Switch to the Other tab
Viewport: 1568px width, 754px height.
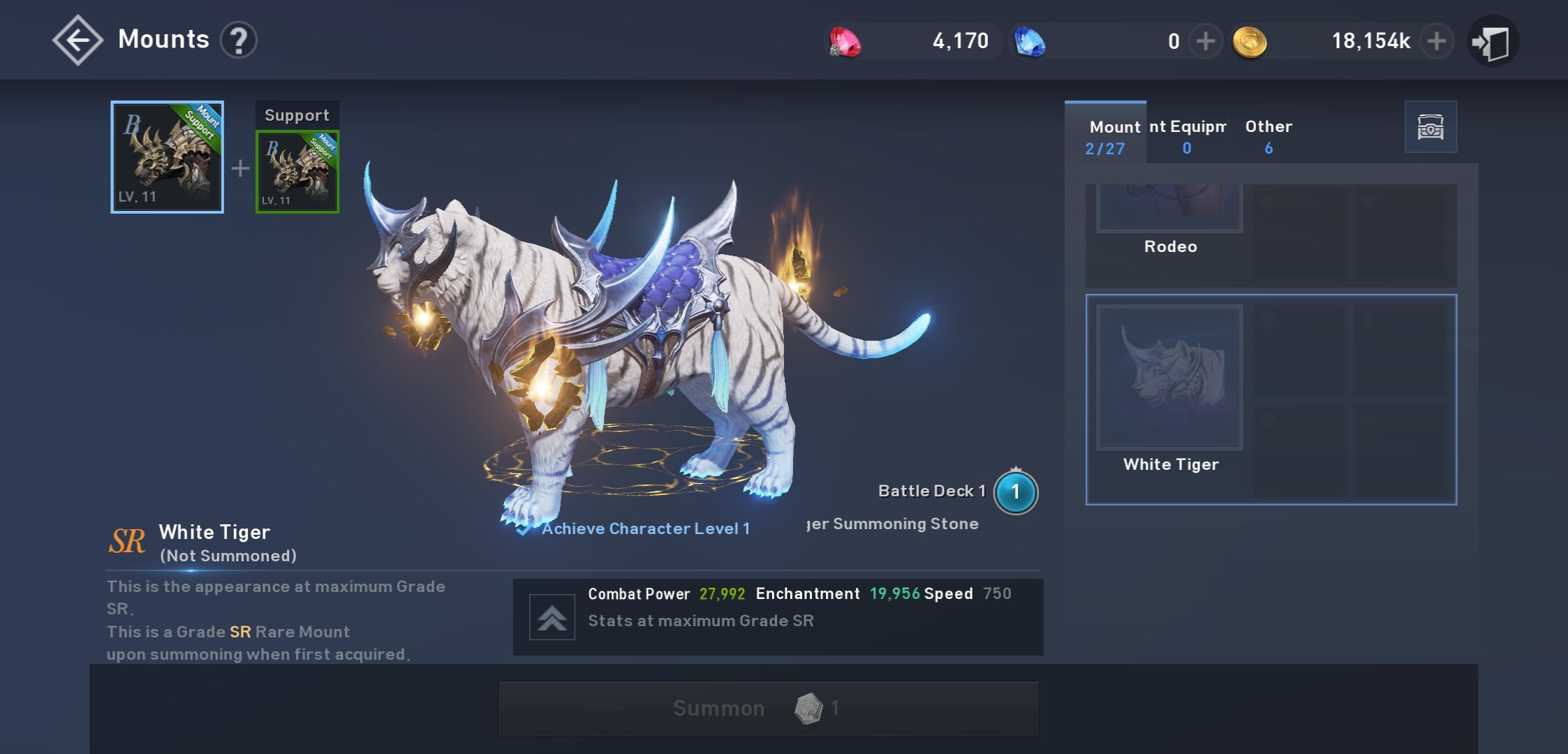1269,136
